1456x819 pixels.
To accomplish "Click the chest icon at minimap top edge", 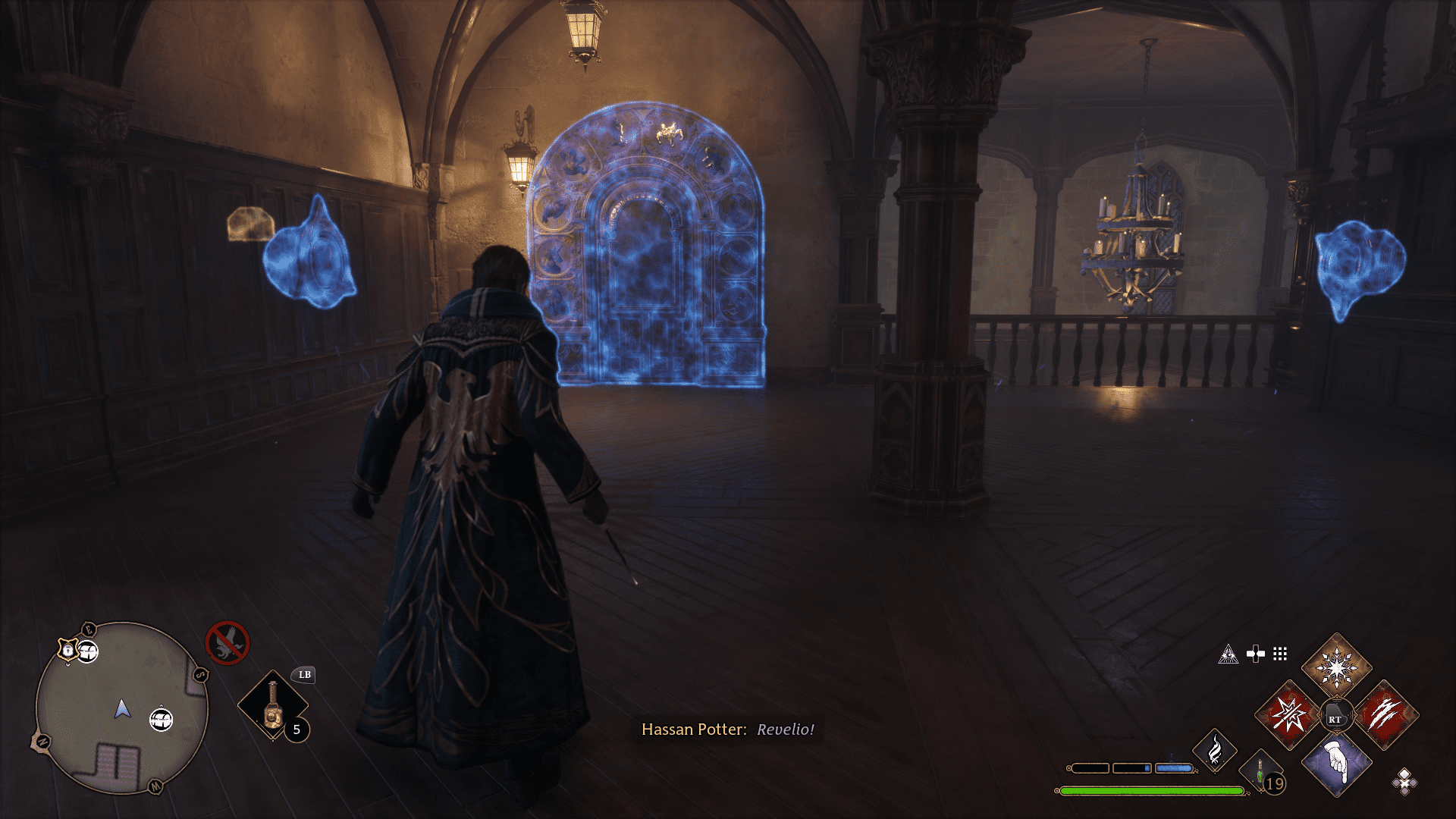I will tap(87, 652).
